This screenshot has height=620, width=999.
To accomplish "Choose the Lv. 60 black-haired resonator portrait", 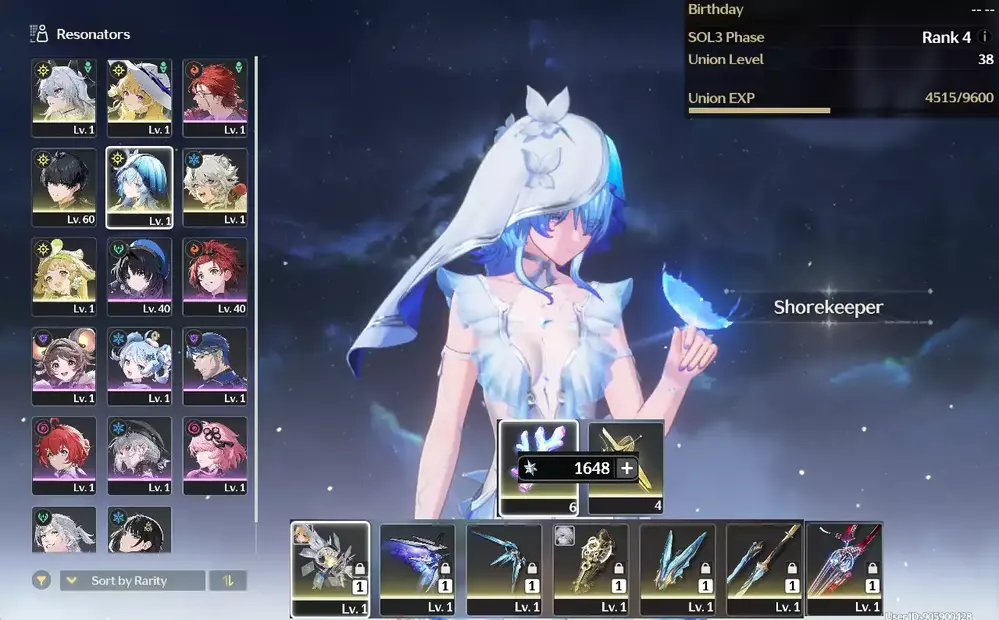I will click(65, 186).
